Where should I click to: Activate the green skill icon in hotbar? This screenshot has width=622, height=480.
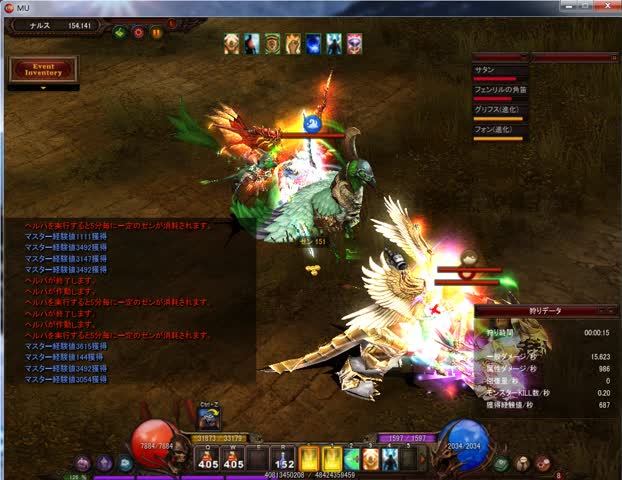[351, 459]
